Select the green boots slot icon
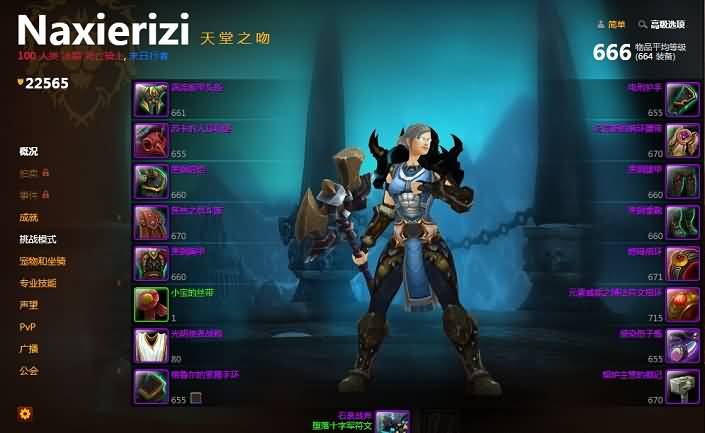Screen dimensions: 705x433 pyautogui.click(x=682, y=222)
